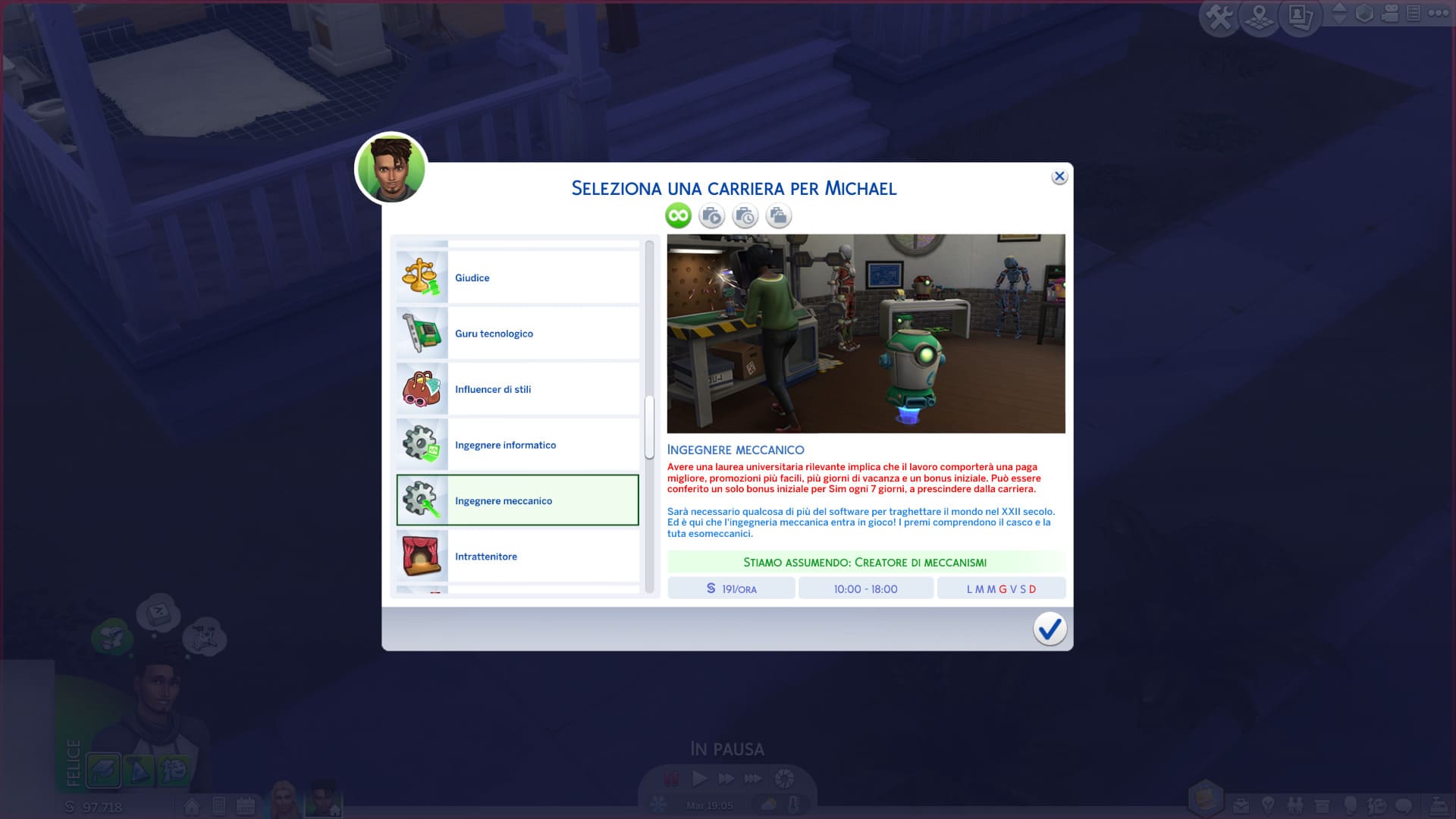
Task: Select the Giudice career entry
Action: [518, 278]
